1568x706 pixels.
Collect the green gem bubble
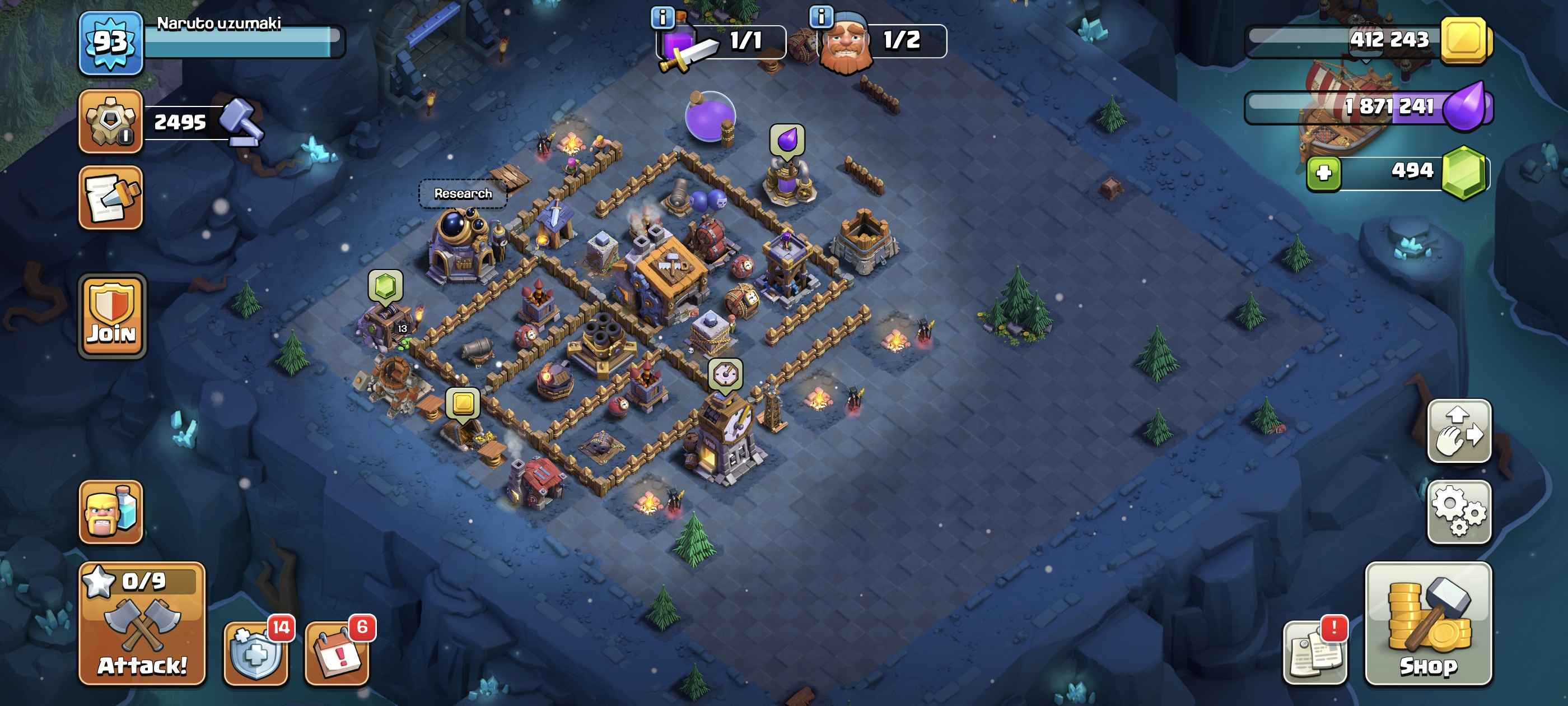385,285
